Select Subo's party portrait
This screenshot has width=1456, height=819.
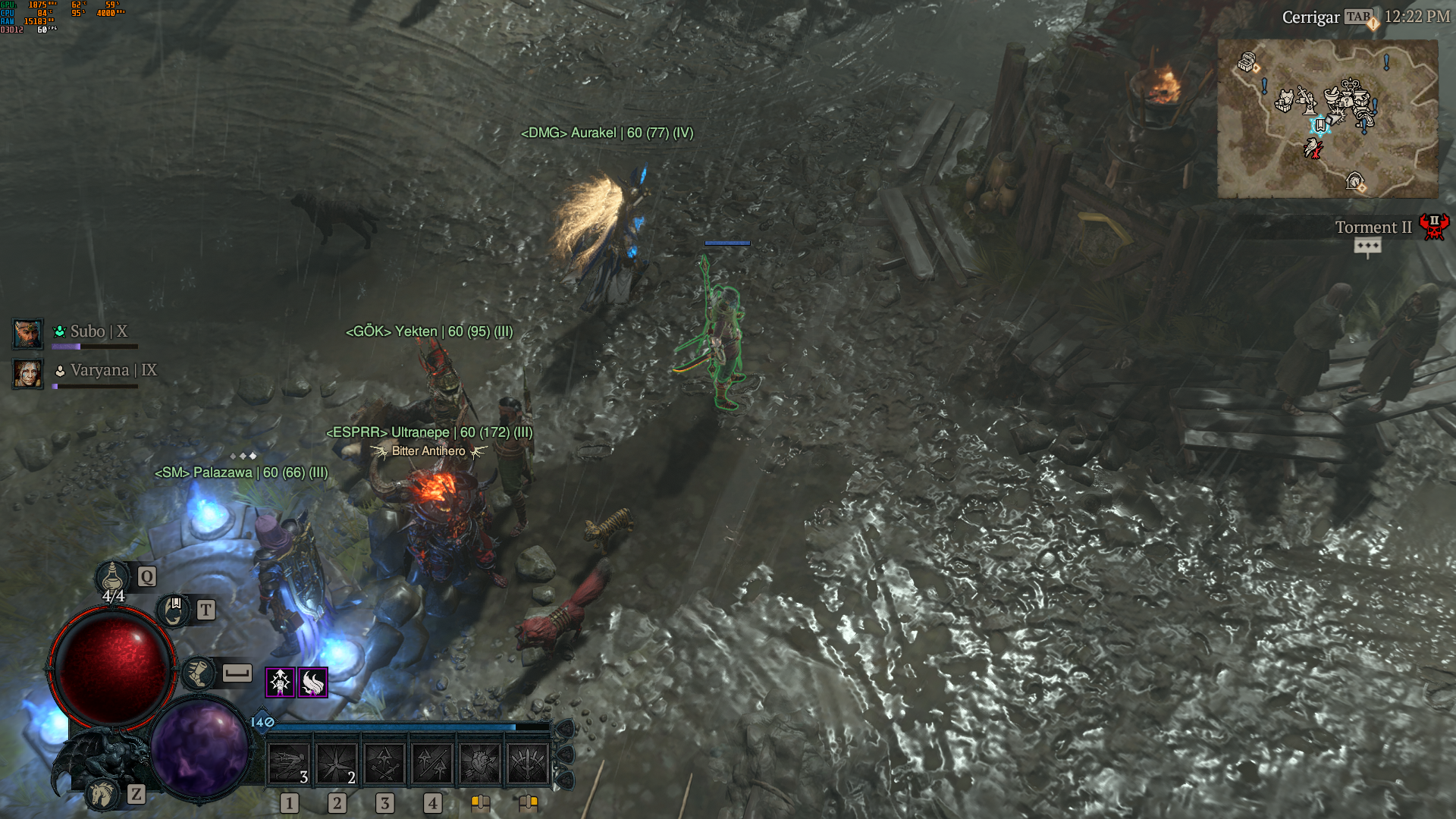[x=28, y=334]
